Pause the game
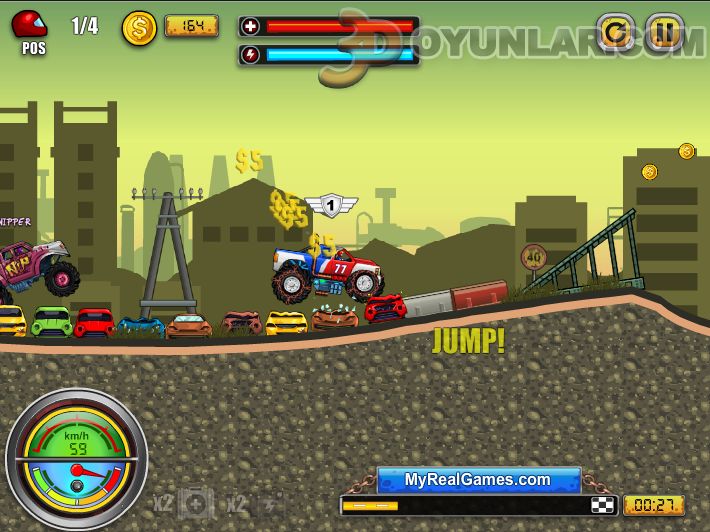The height and width of the screenshot is (532, 710). pos(664,33)
